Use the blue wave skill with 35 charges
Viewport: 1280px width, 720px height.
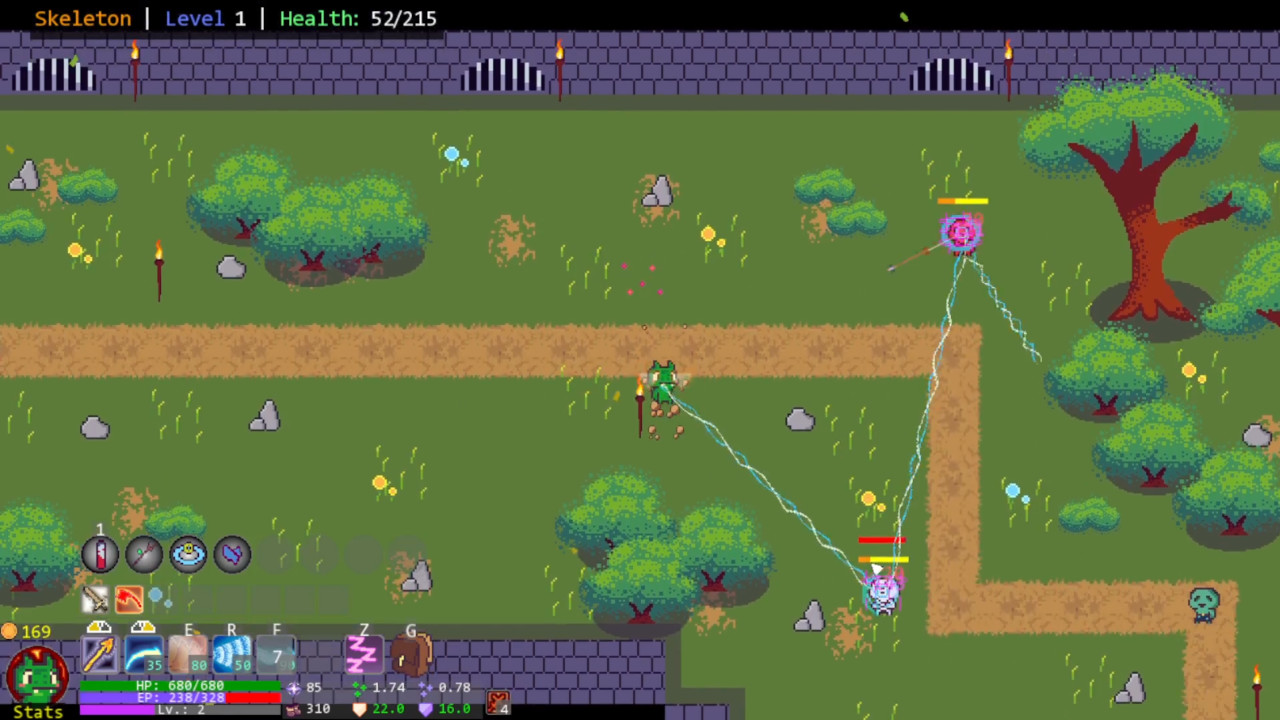pyautogui.click(x=143, y=655)
